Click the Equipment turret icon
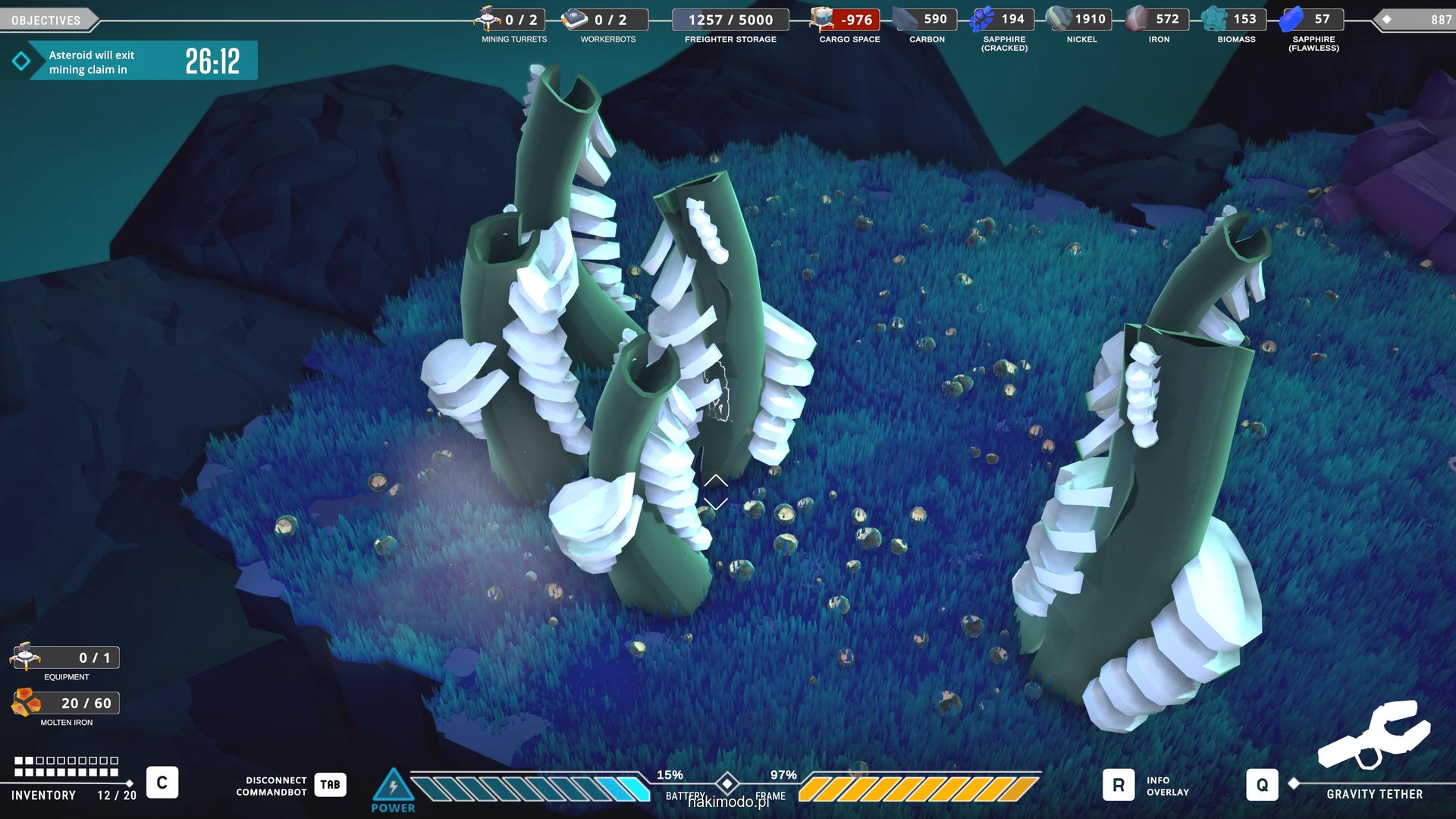Image resolution: width=1456 pixels, height=819 pixels. 25,657
